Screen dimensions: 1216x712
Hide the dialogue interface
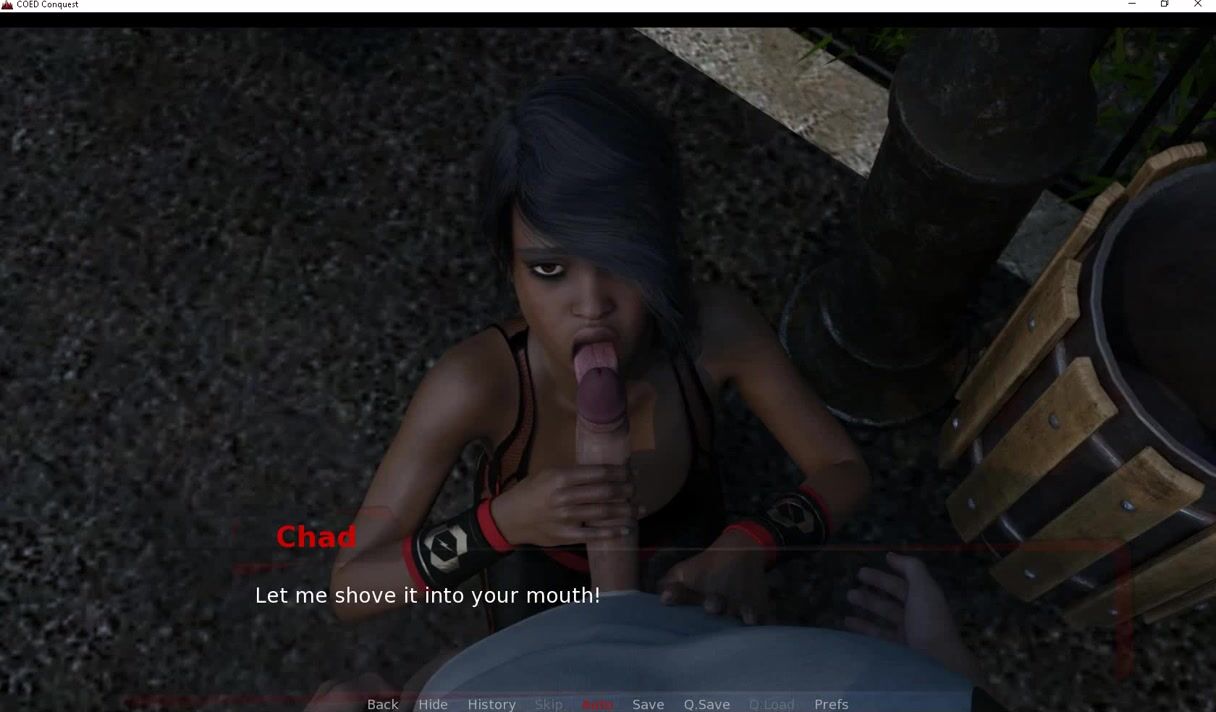433,704
